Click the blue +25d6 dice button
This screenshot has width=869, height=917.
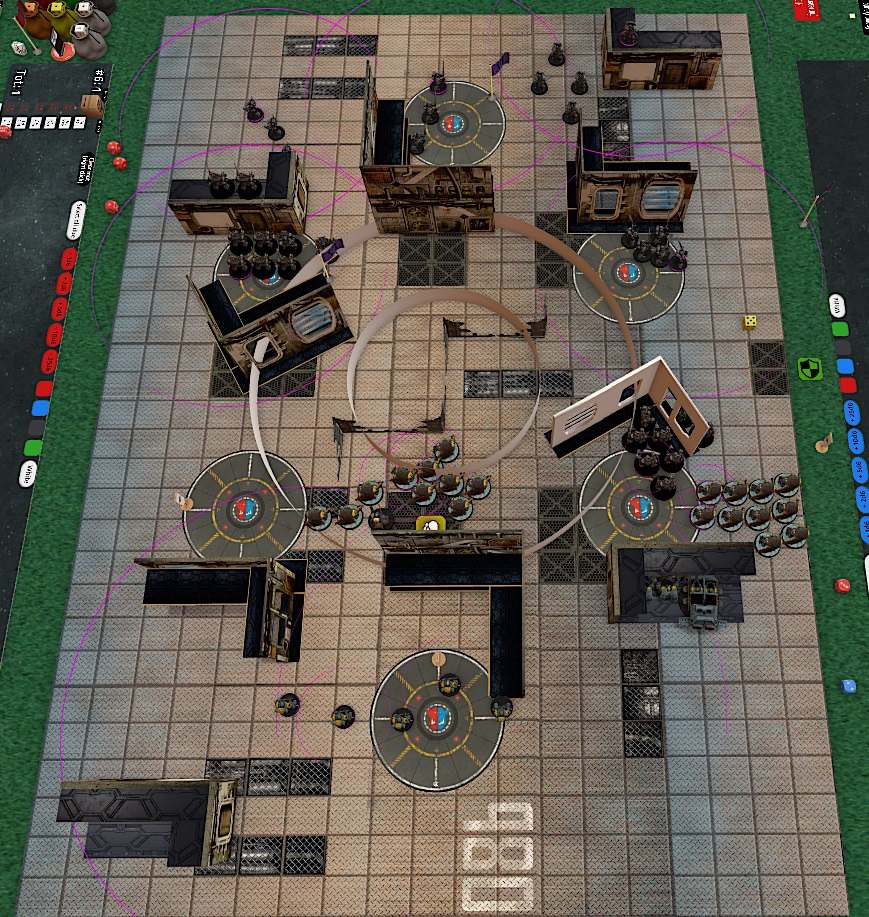tap(851, 410)
